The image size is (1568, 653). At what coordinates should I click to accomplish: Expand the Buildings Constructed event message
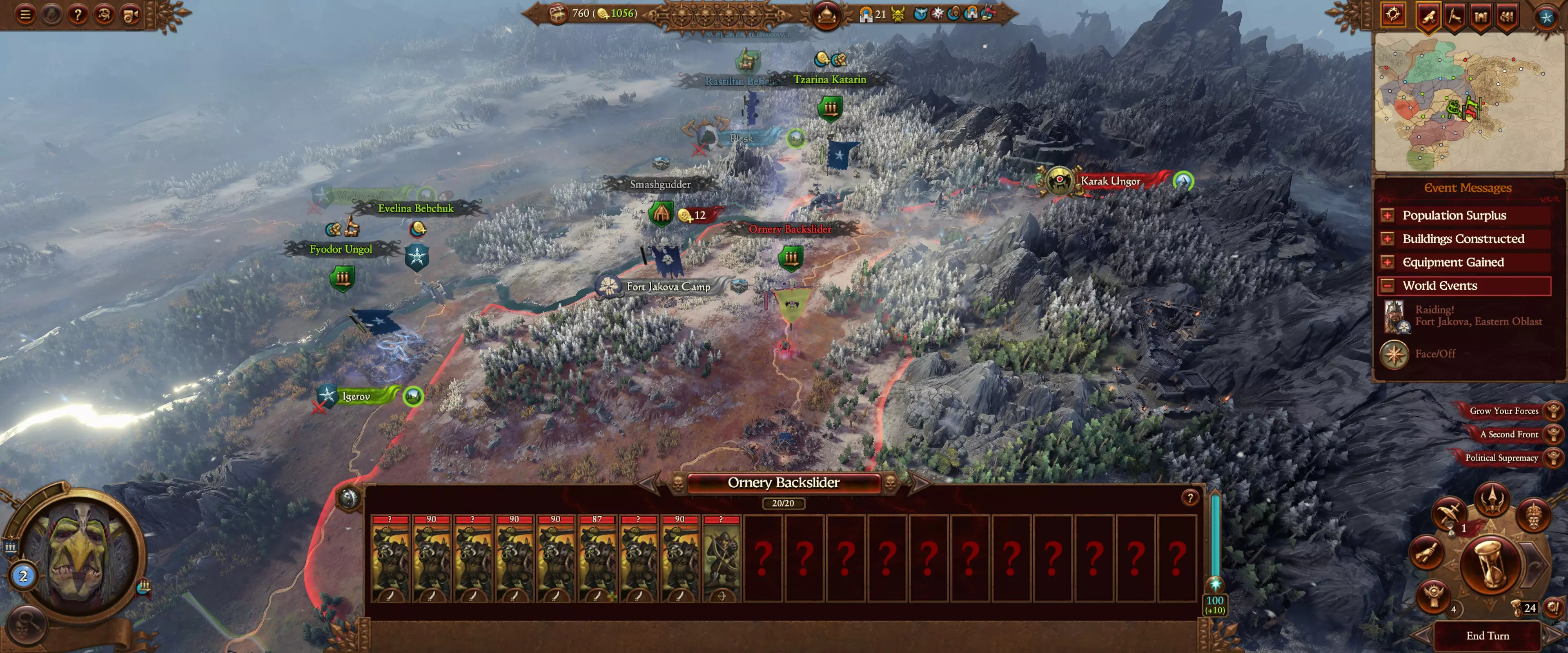coord(1464,239)
